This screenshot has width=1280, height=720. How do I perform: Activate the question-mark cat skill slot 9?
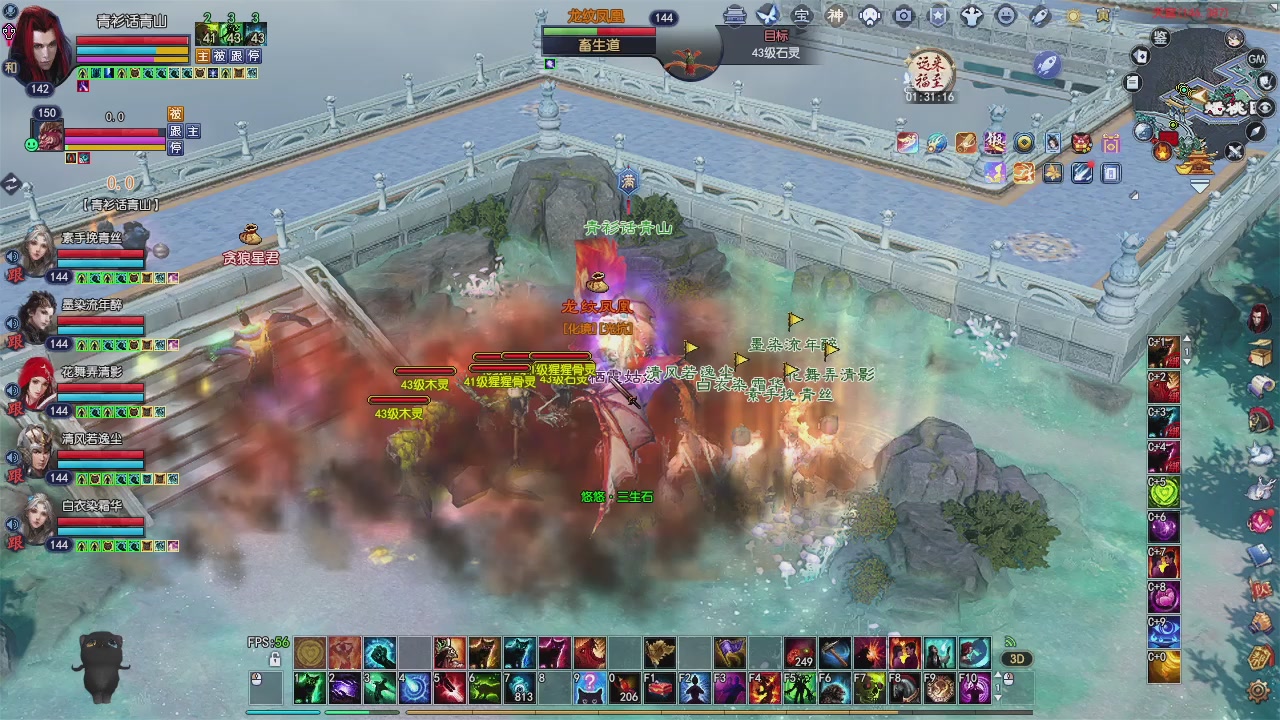(x=589, y=688)
